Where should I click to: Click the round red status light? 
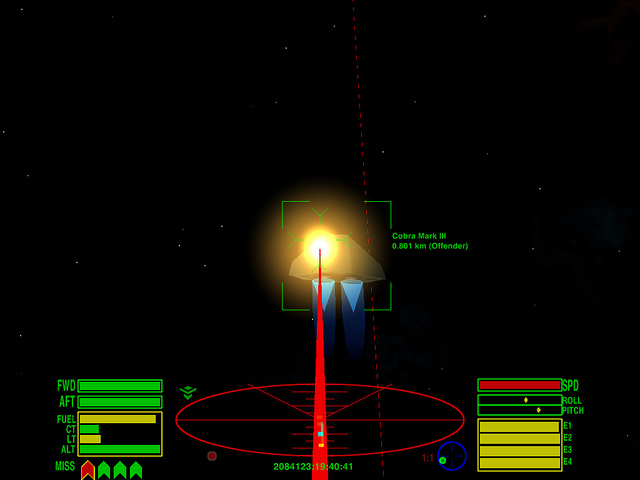pos(212,456)
